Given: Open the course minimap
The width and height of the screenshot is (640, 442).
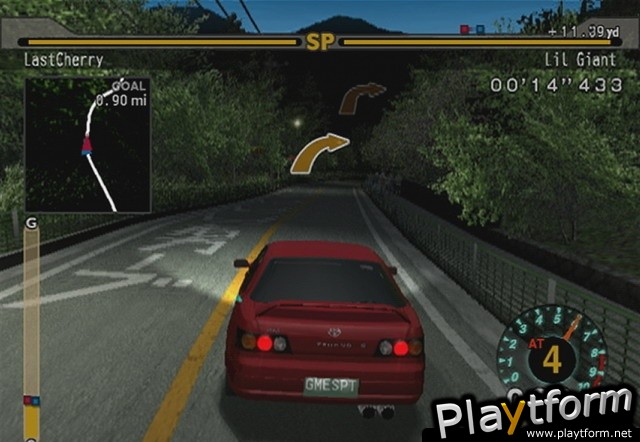Looking at the screenshot, I should (x=87, y=144).
